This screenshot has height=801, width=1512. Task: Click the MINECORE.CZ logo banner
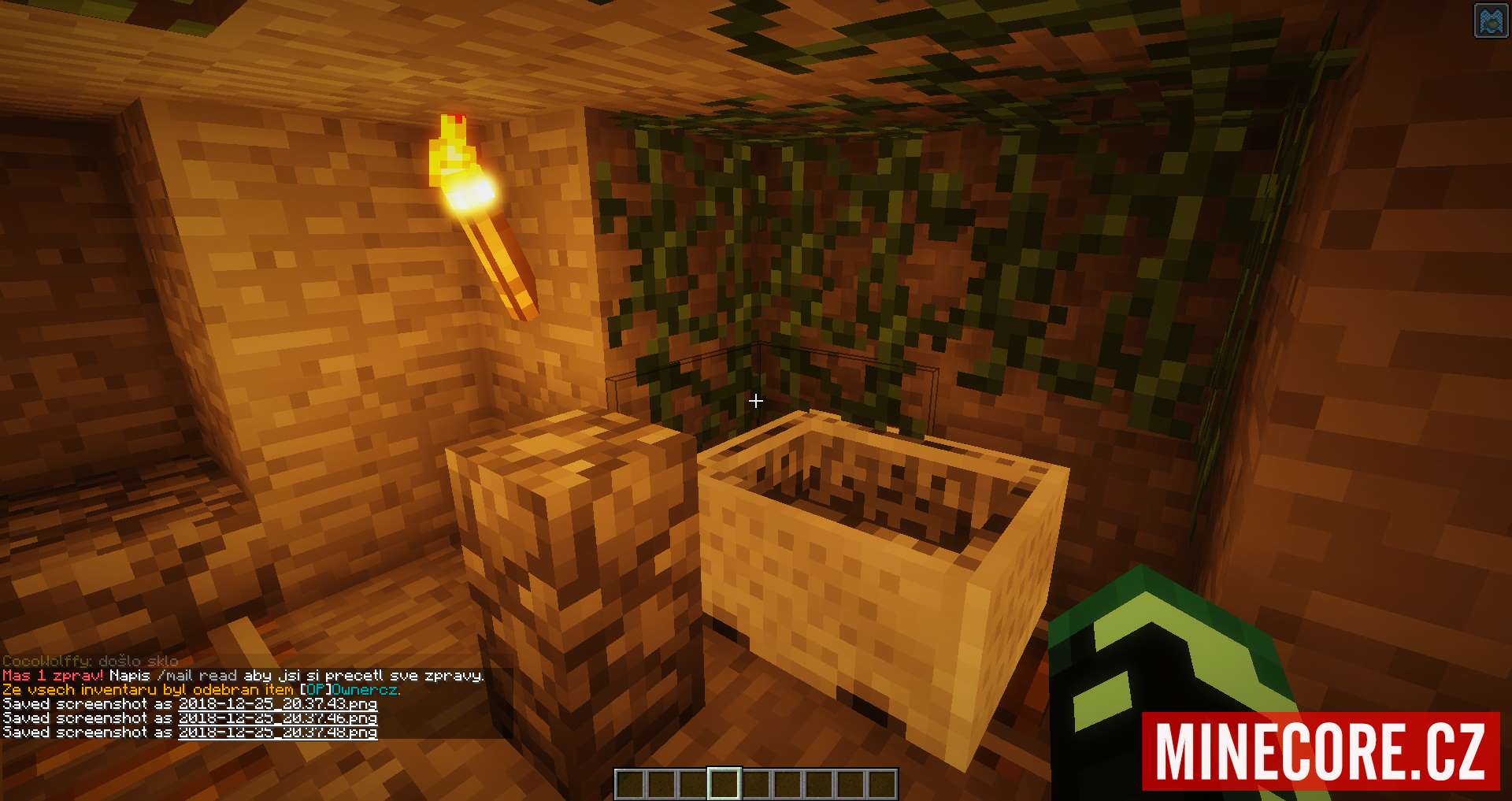pyautogui.click(x=1321, y=751)
